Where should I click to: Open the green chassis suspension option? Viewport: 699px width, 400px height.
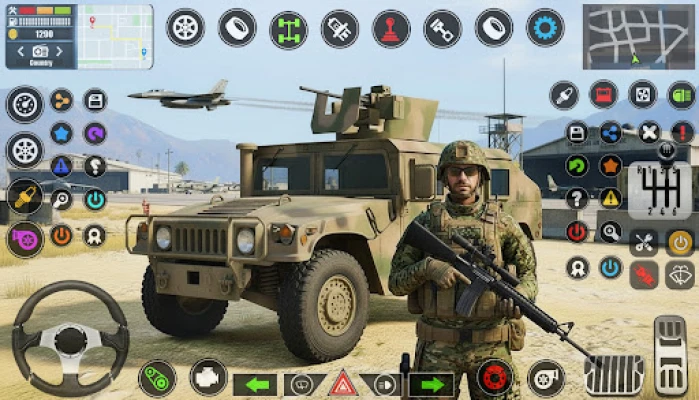(288, 28)
